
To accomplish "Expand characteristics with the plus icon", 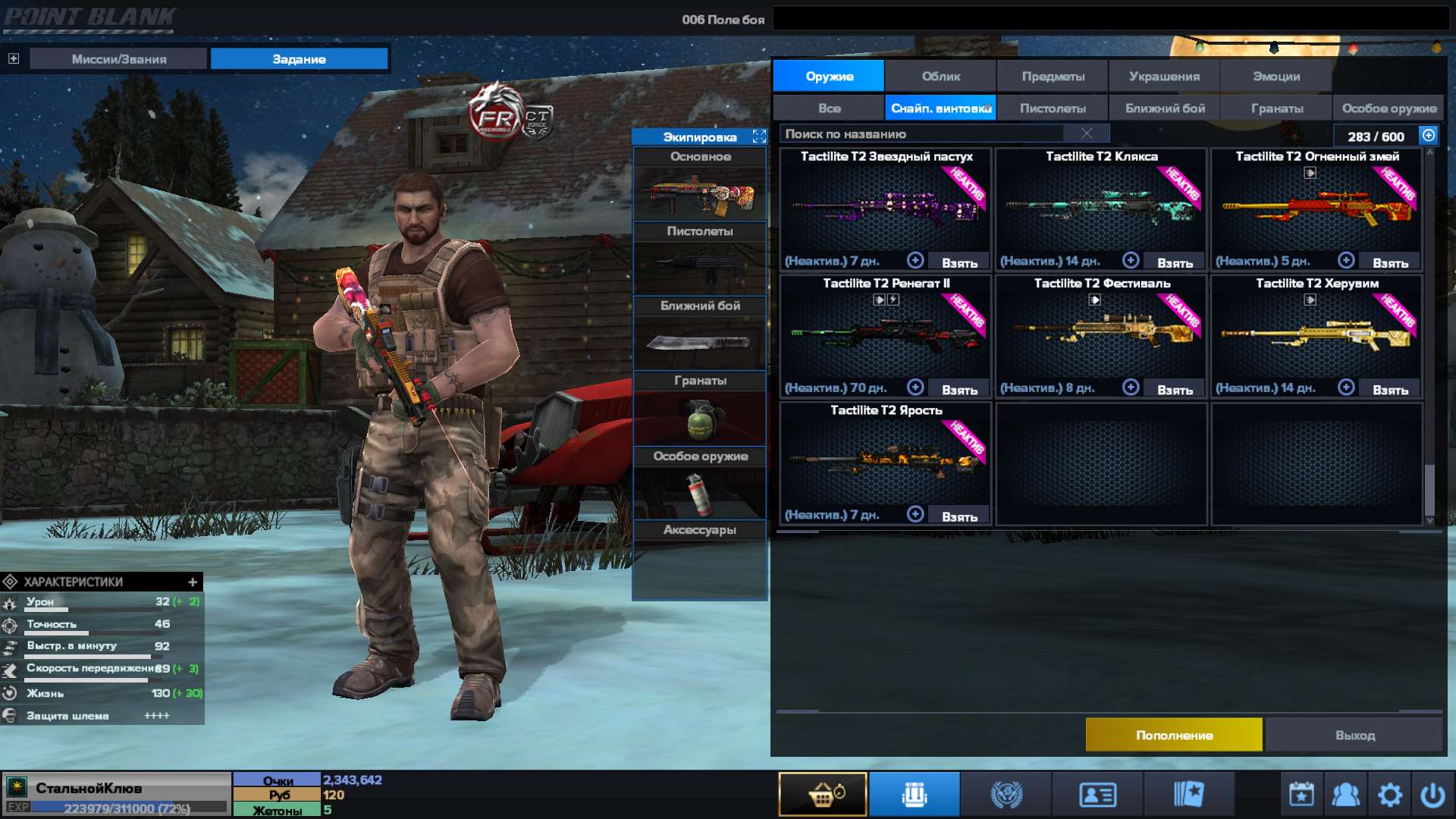I will pos(193,582).
